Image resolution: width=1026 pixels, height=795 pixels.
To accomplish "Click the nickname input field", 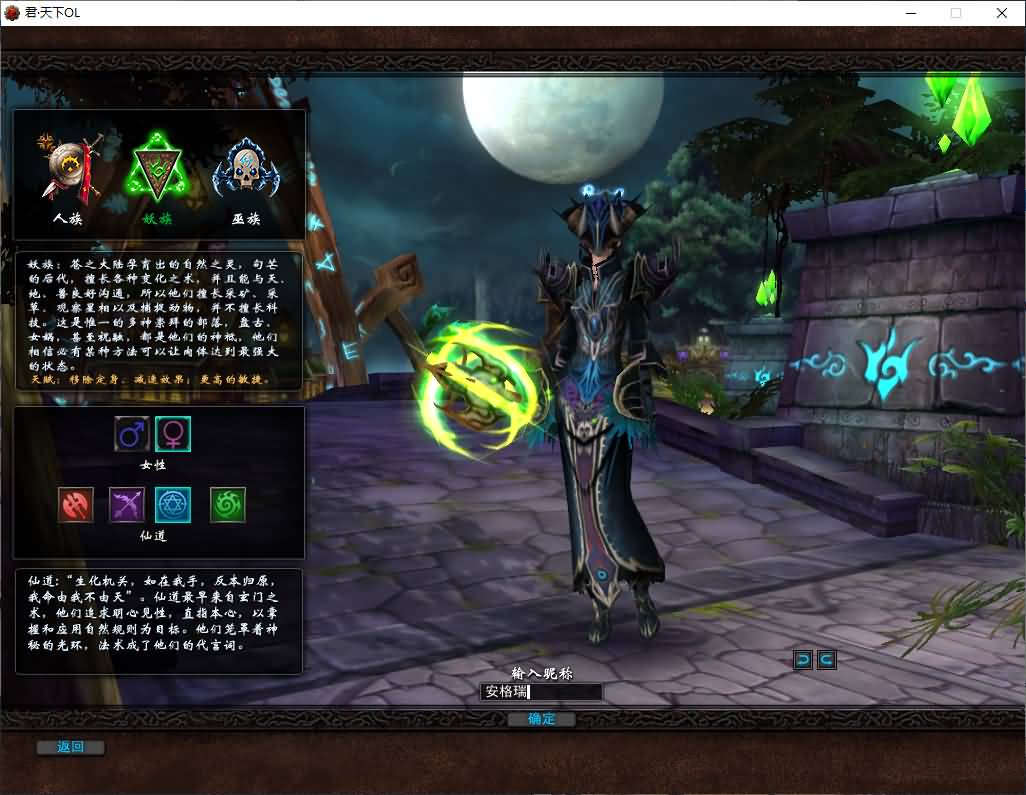I will [542, 692].
